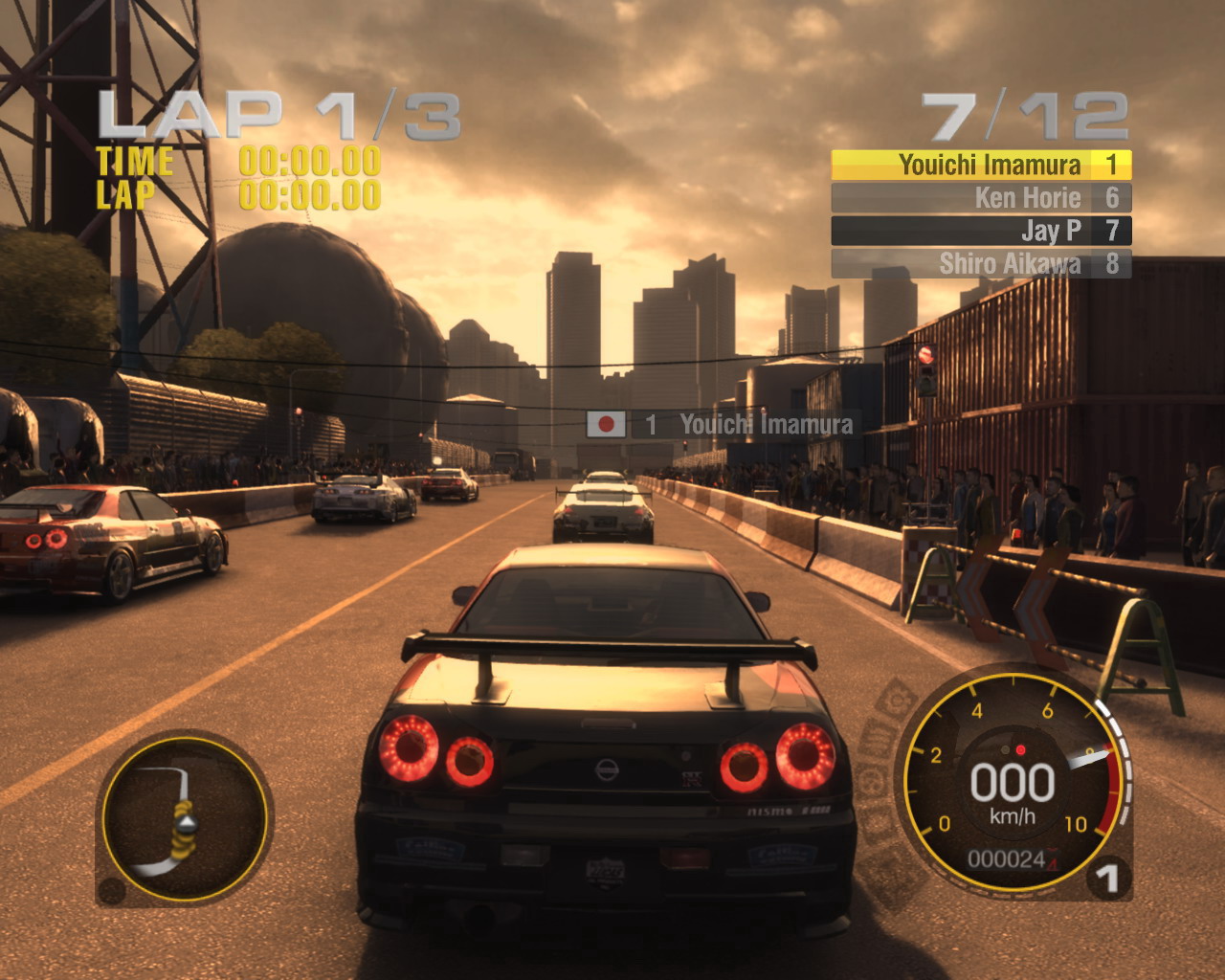The width and height of the screenshot is (1225, 980).
Task: Pick the Shiro Aikawa standings row
Action: pyautogui.click(x=981, y=263)
